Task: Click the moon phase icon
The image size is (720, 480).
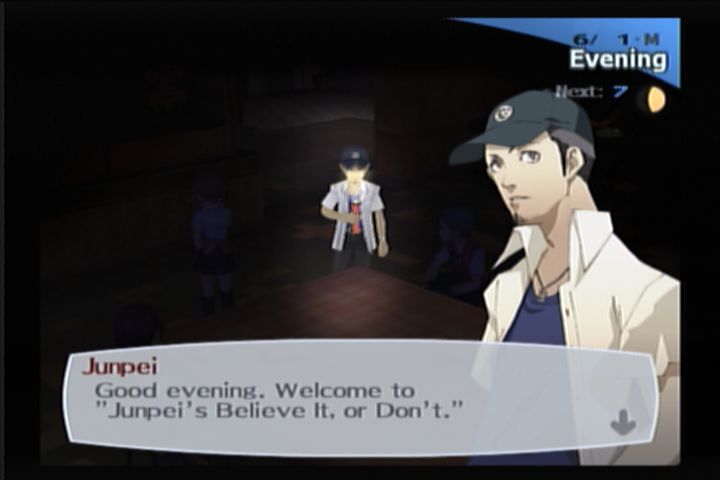Action: pos(655,99)
